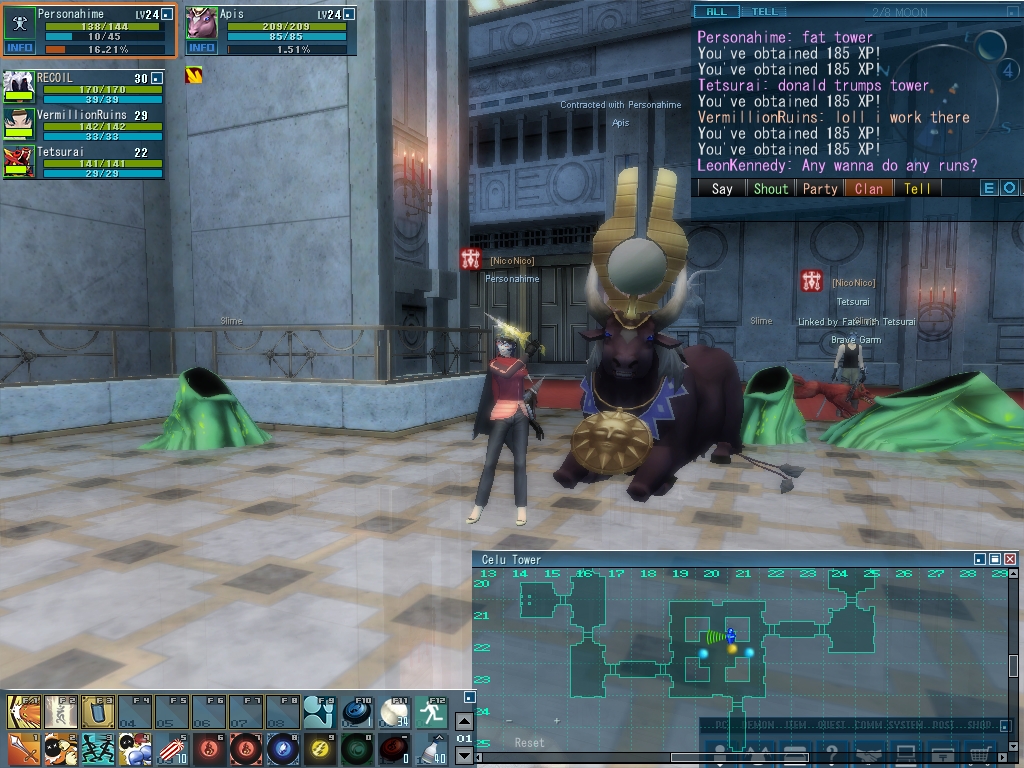Activate the F12 running man hotbar slot
The height and width of the screenshot is (768, 1024).
(432, 712)
